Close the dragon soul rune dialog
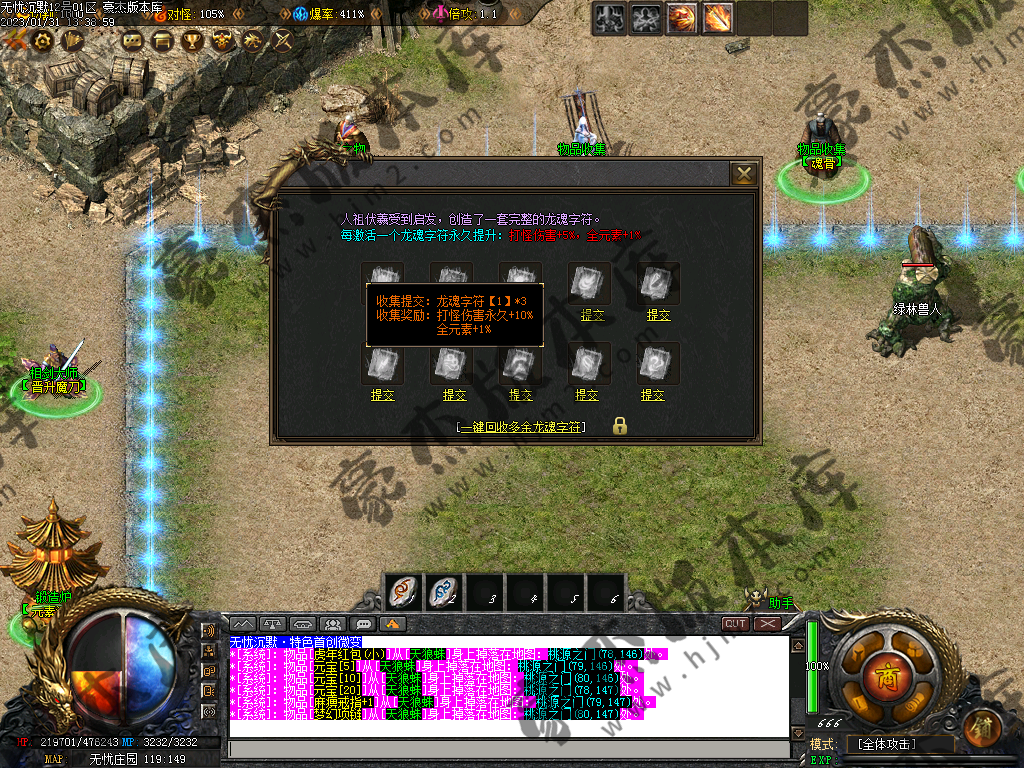 click(744, 174)
